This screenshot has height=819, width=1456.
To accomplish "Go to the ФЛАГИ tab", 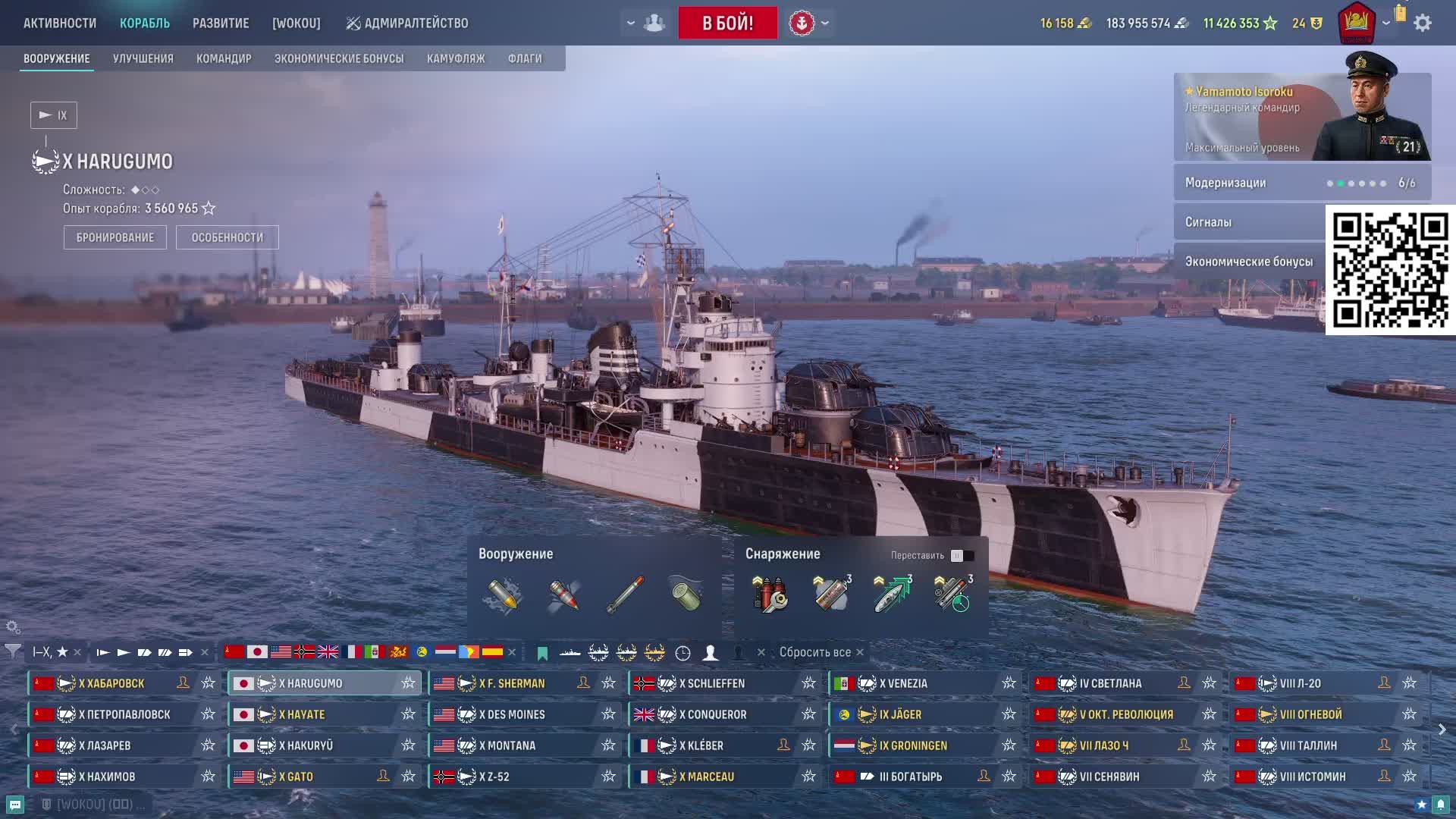I will [x=525, y=58].
